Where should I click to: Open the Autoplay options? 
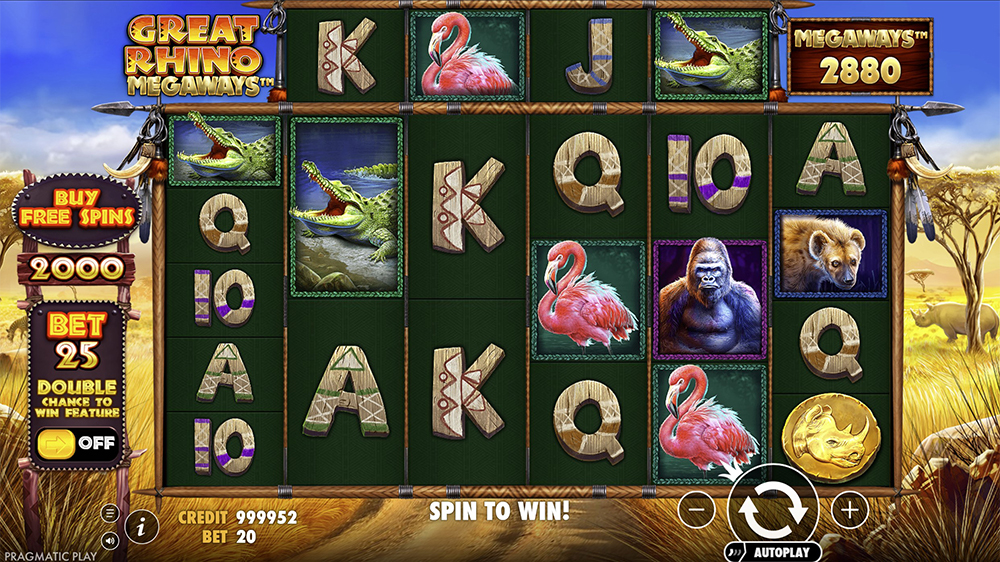pos(773,552)
